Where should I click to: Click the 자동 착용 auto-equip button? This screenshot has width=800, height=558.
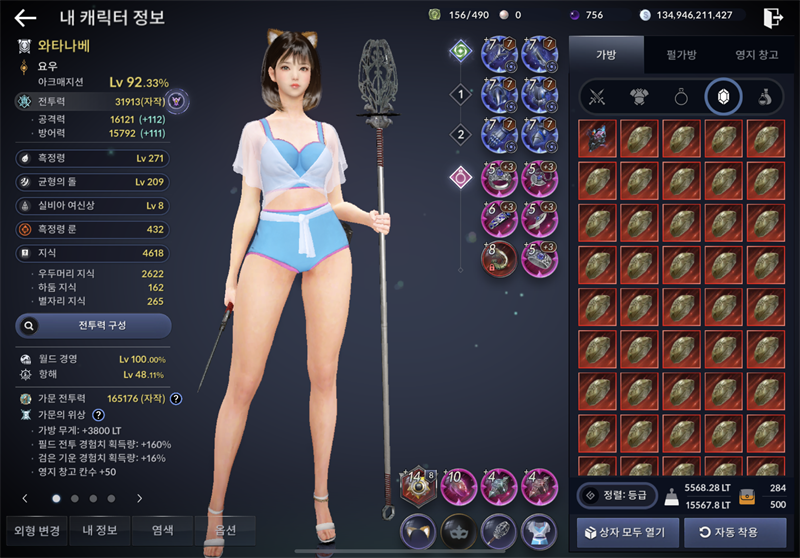tap(735, 531)
